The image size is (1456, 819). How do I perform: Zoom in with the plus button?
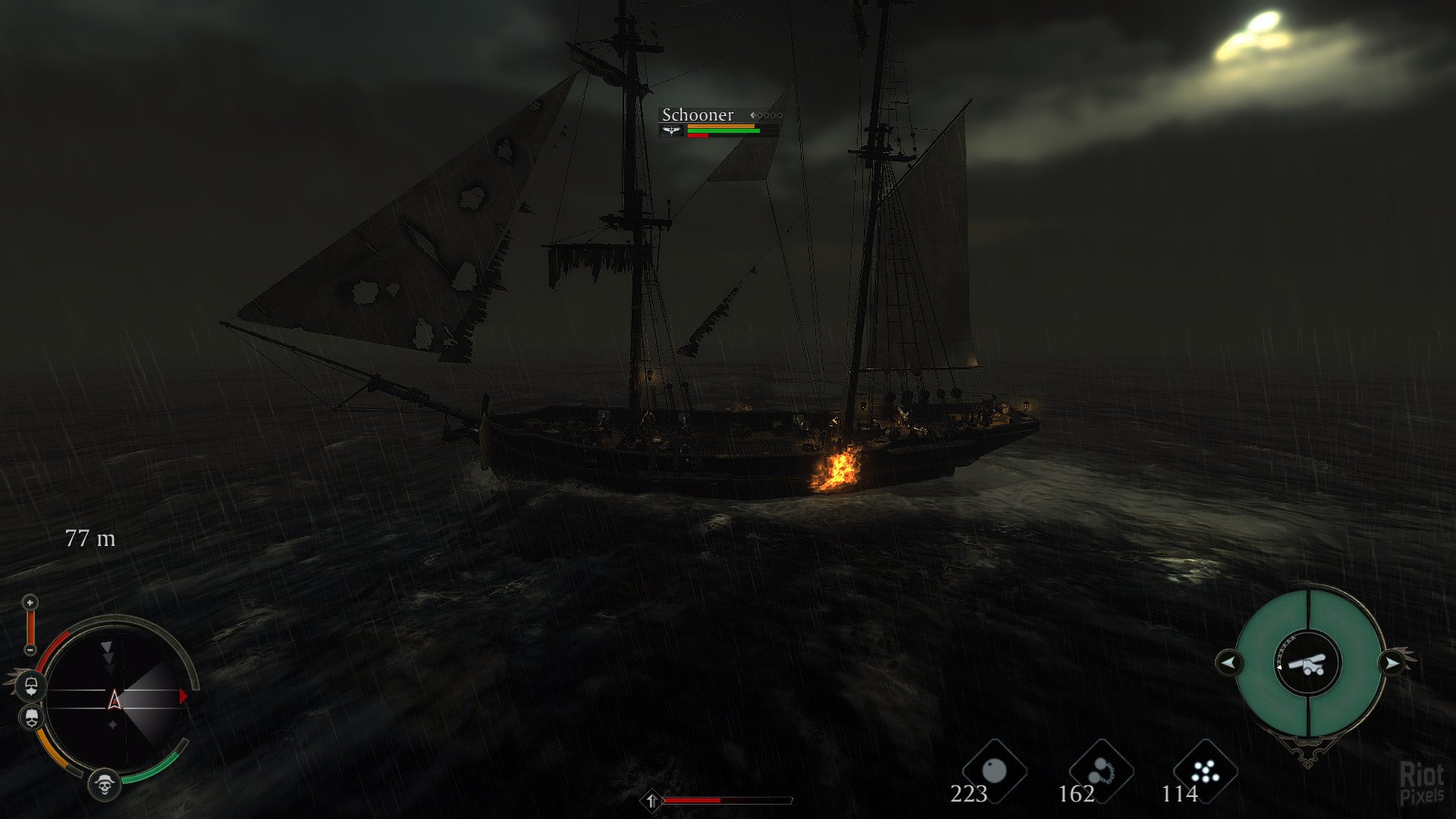[x=30, y=603]
